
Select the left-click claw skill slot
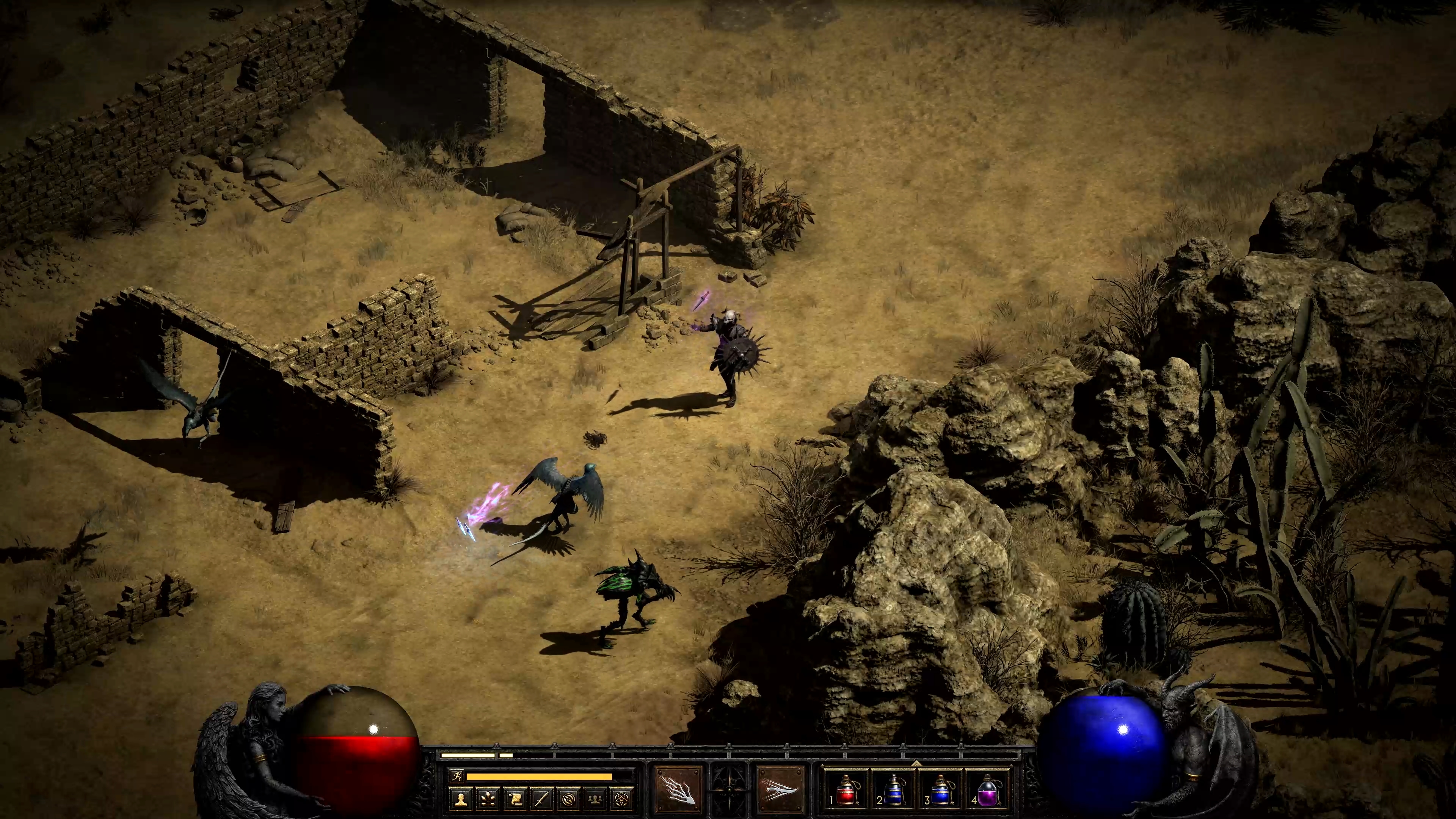(x=679, y=788)
